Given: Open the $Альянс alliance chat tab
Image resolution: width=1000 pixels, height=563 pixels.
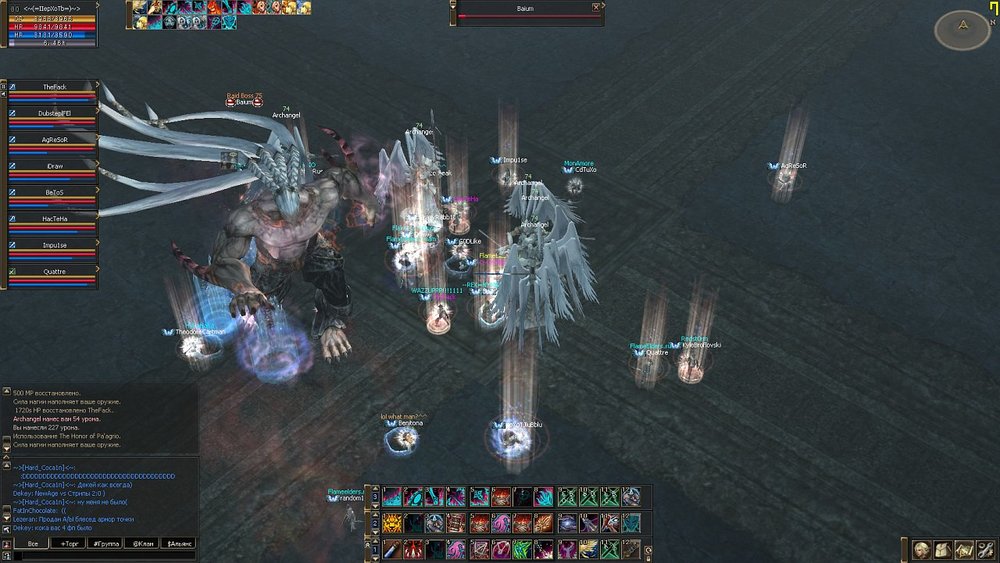Looking at the screenshot, I should [178, 543].
